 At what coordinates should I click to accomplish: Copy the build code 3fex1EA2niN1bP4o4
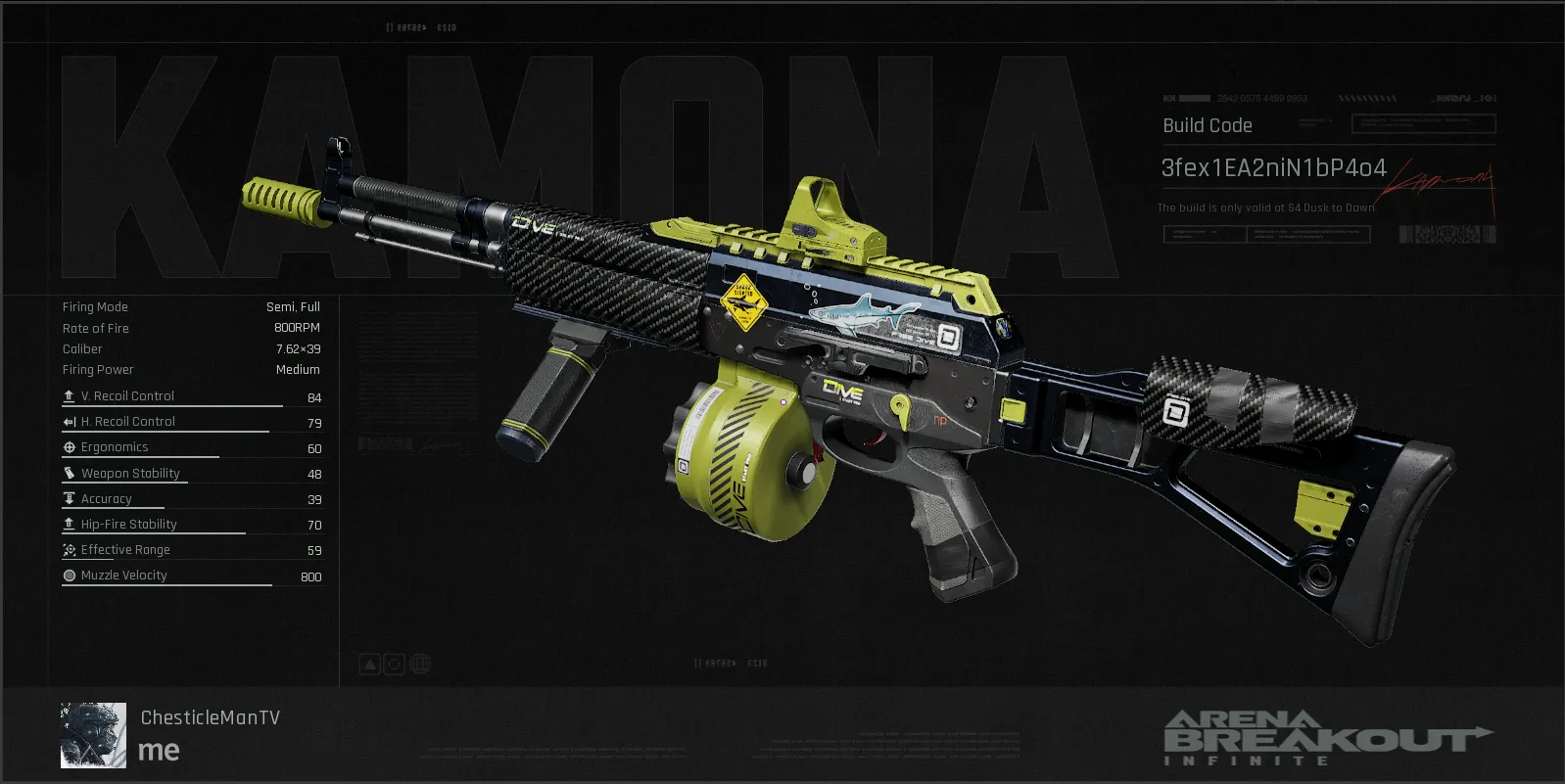(x=1273, y=167)
